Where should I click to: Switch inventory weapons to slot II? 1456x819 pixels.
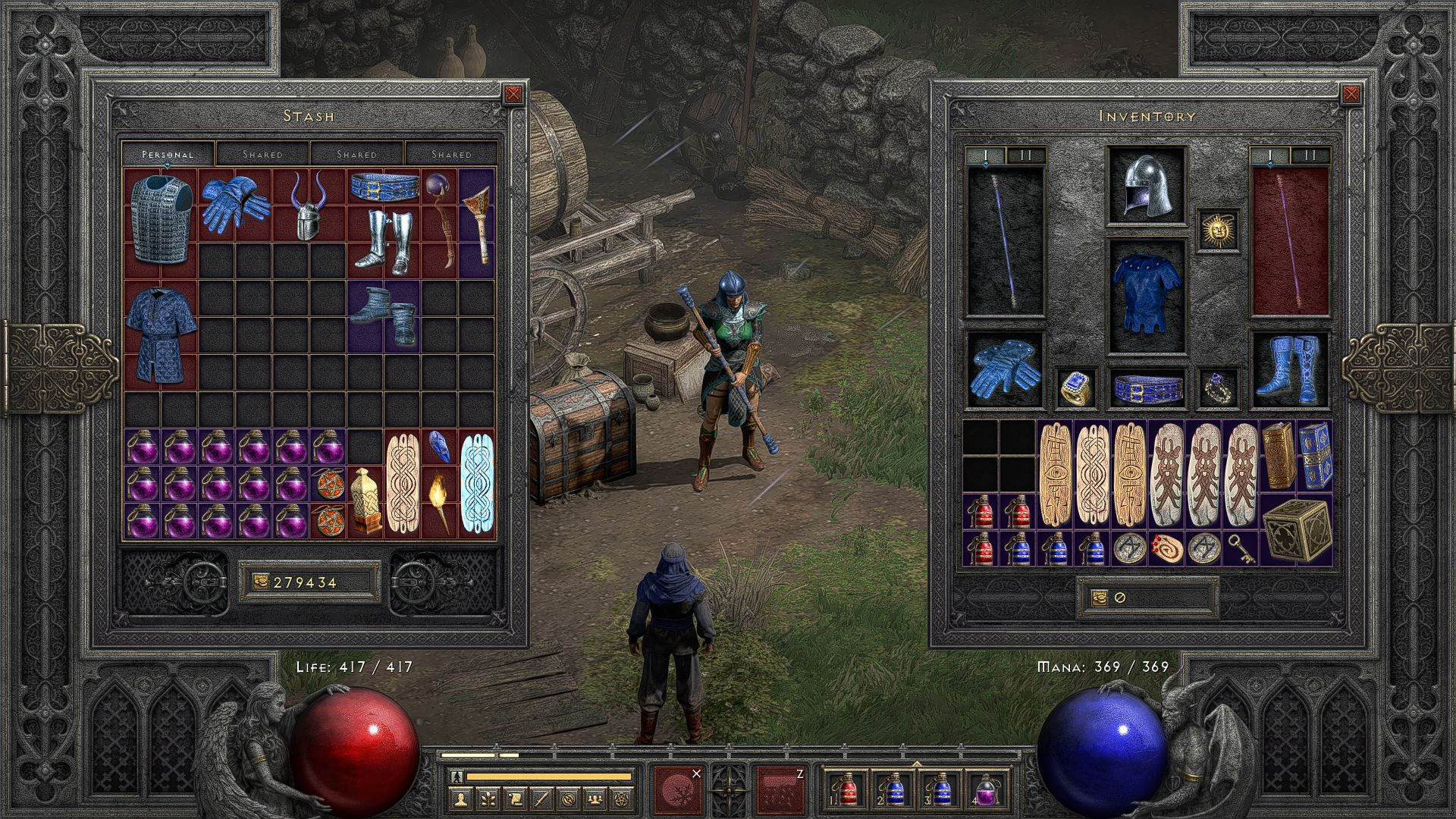(x=1025, y=154)
